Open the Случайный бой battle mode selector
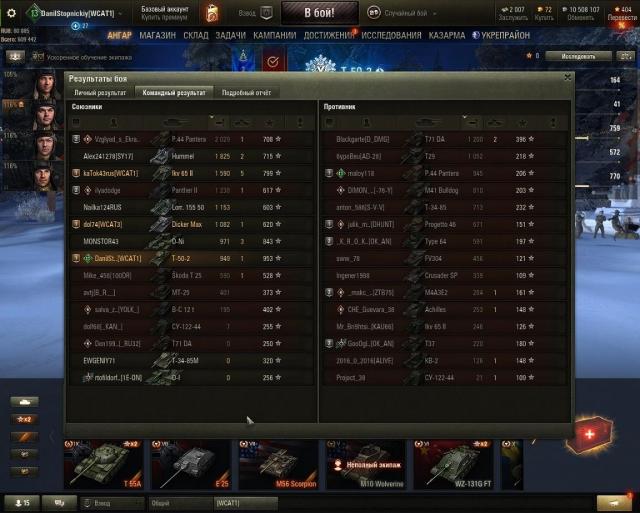Screen dimensions: 640x513 [410, 12]
